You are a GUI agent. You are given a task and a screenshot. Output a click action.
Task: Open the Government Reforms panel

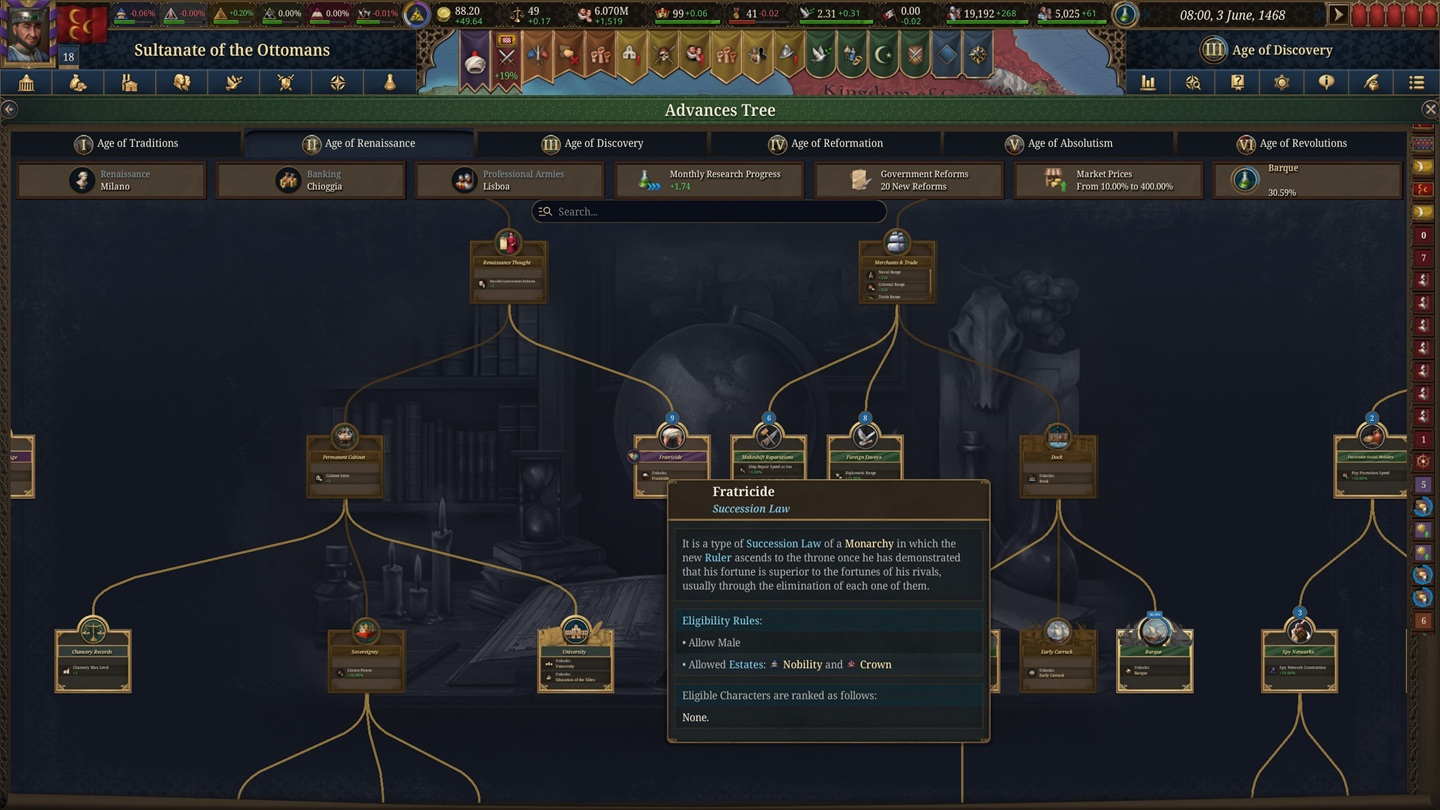(x=909, y=180)
